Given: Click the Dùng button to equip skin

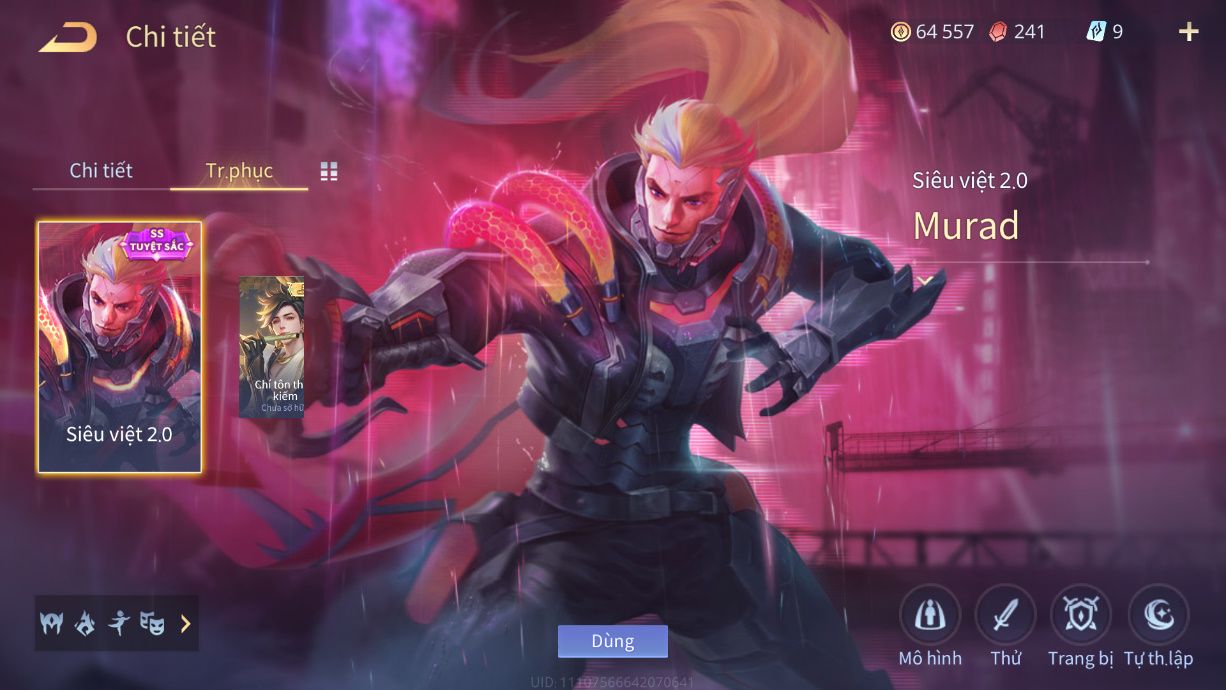Looking at the screenshot, I should point(612,641).
